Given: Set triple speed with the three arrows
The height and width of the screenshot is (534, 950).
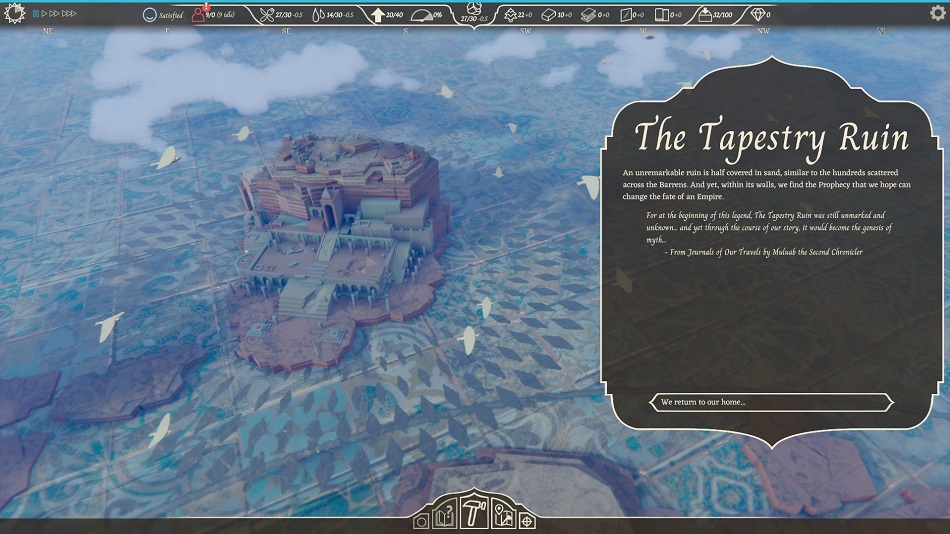Looking at the screenshot, I should click(x=70, y=14).
